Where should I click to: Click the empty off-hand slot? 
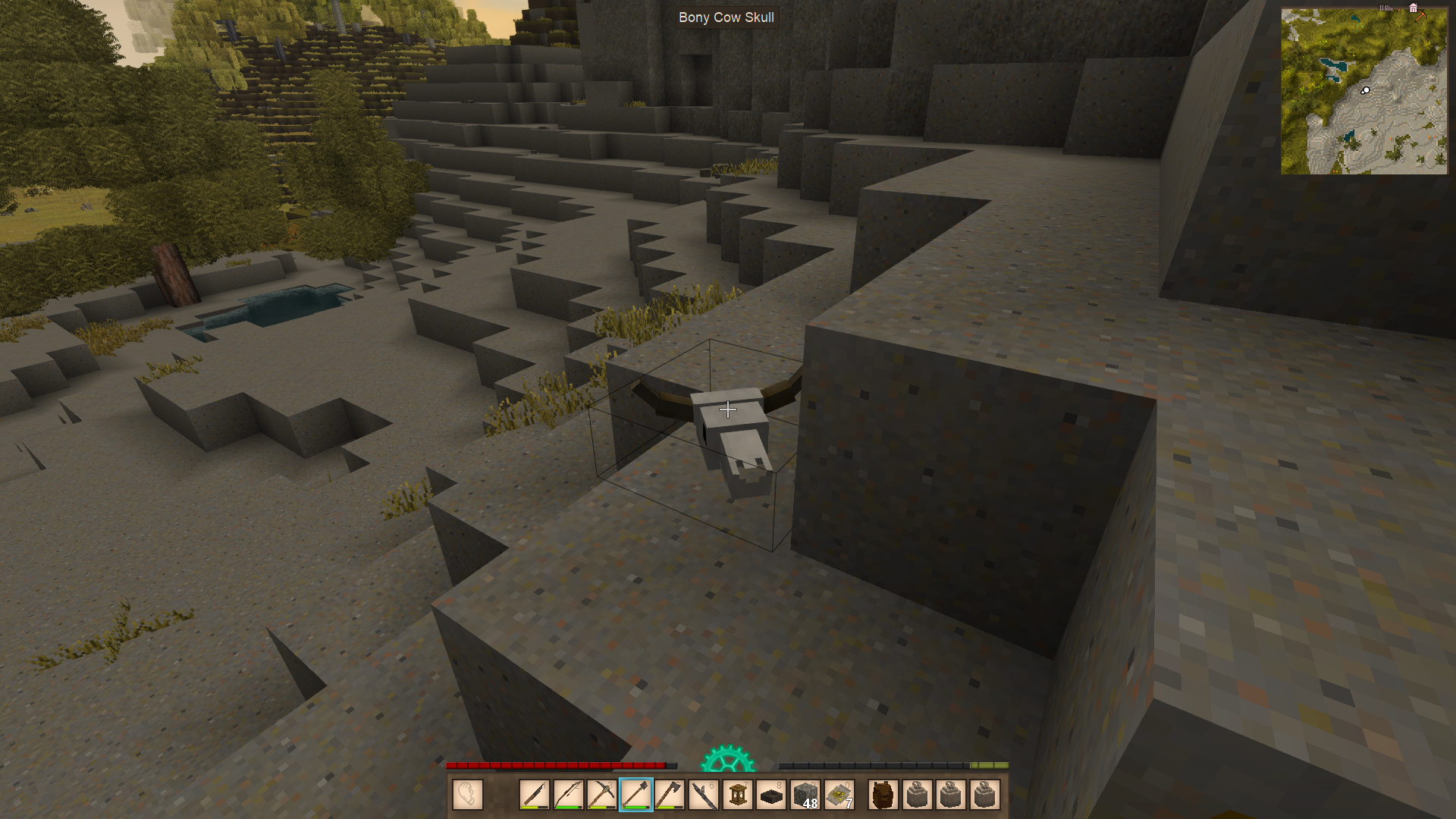pos(468,795)
